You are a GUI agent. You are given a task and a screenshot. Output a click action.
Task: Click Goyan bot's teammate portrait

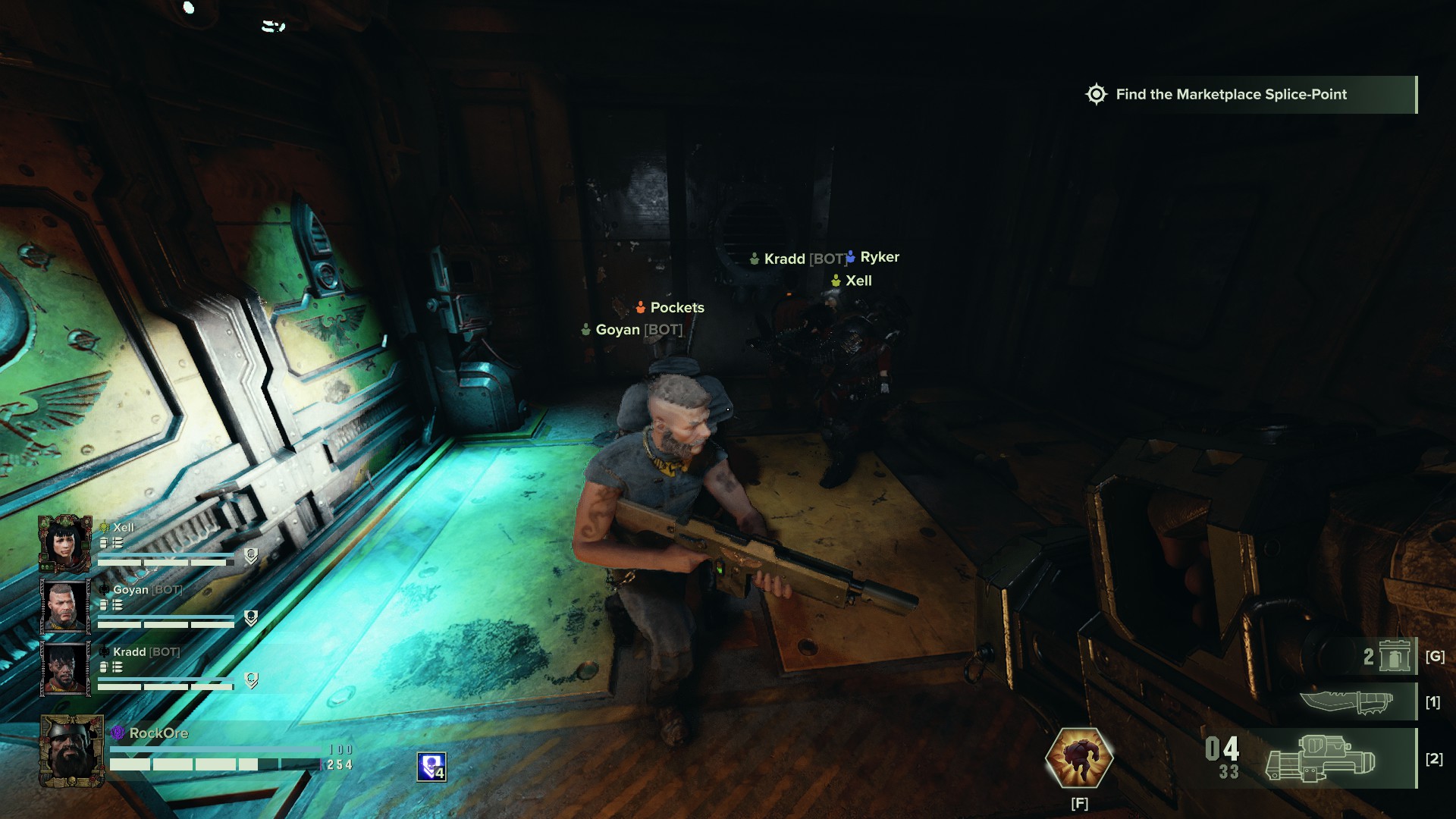click(65, 606)
